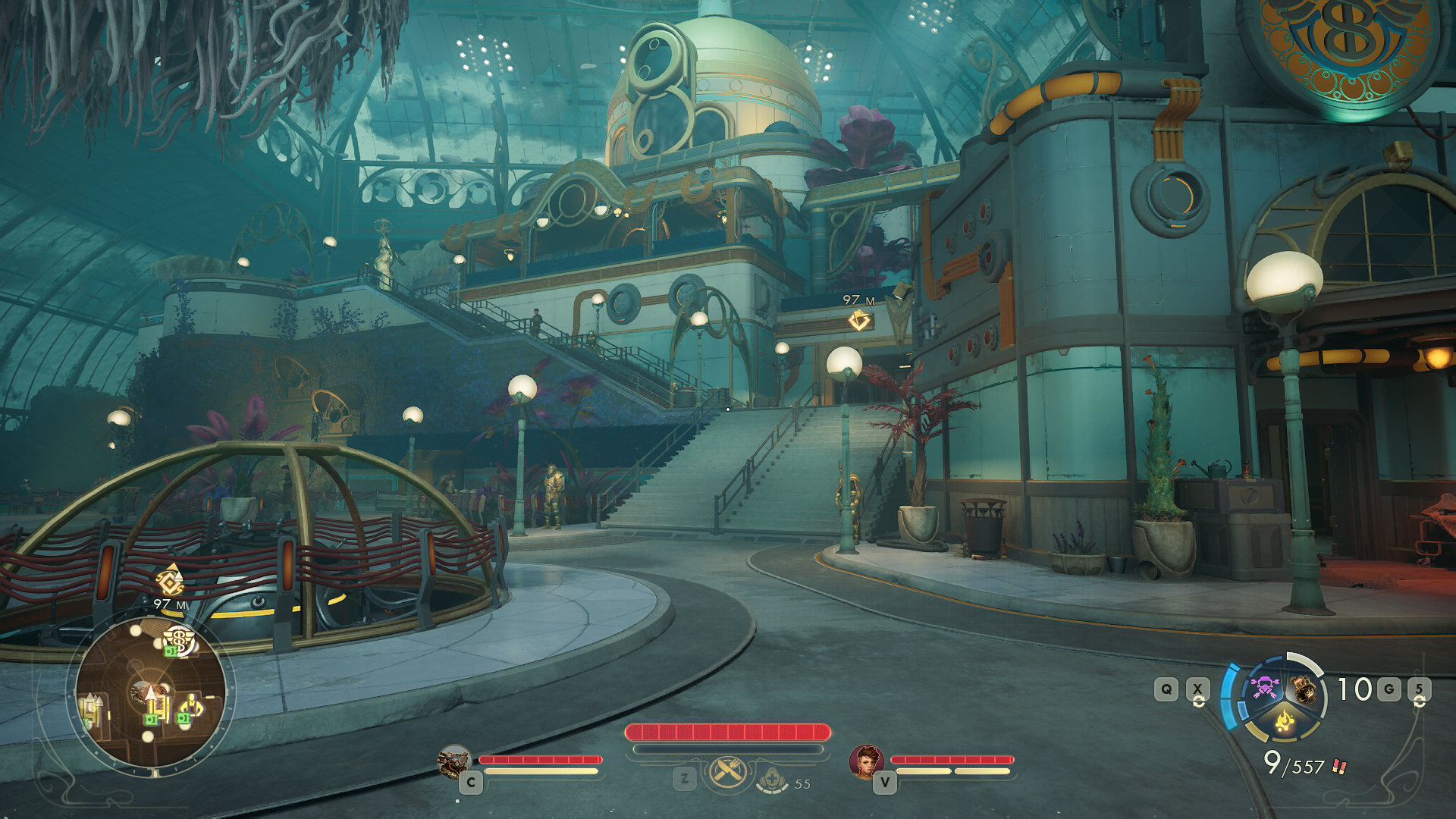Activate the purple gas-mask skull ability

(x=1264, y=689)
